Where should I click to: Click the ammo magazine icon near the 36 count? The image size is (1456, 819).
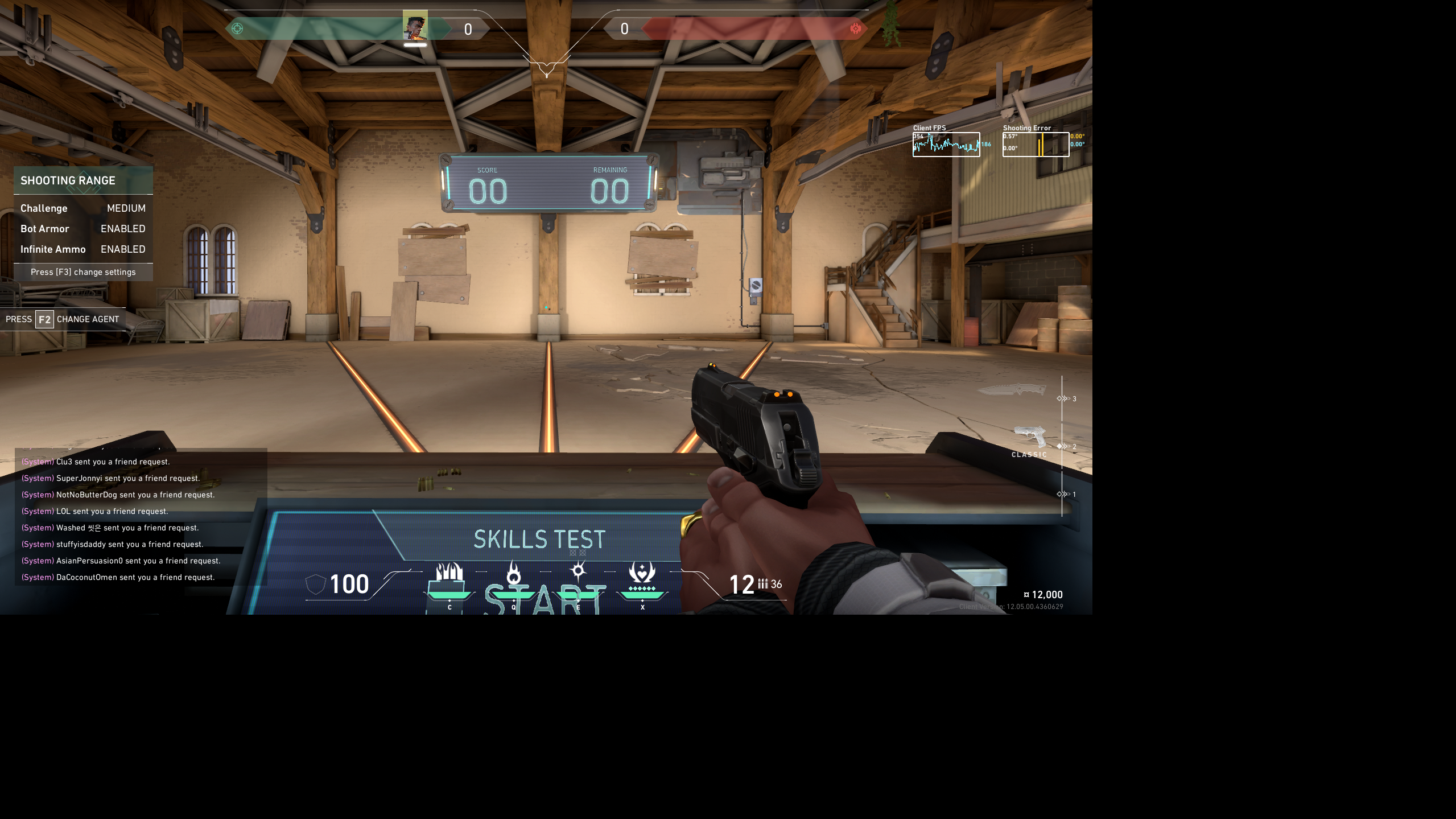[x=762, y=584]
